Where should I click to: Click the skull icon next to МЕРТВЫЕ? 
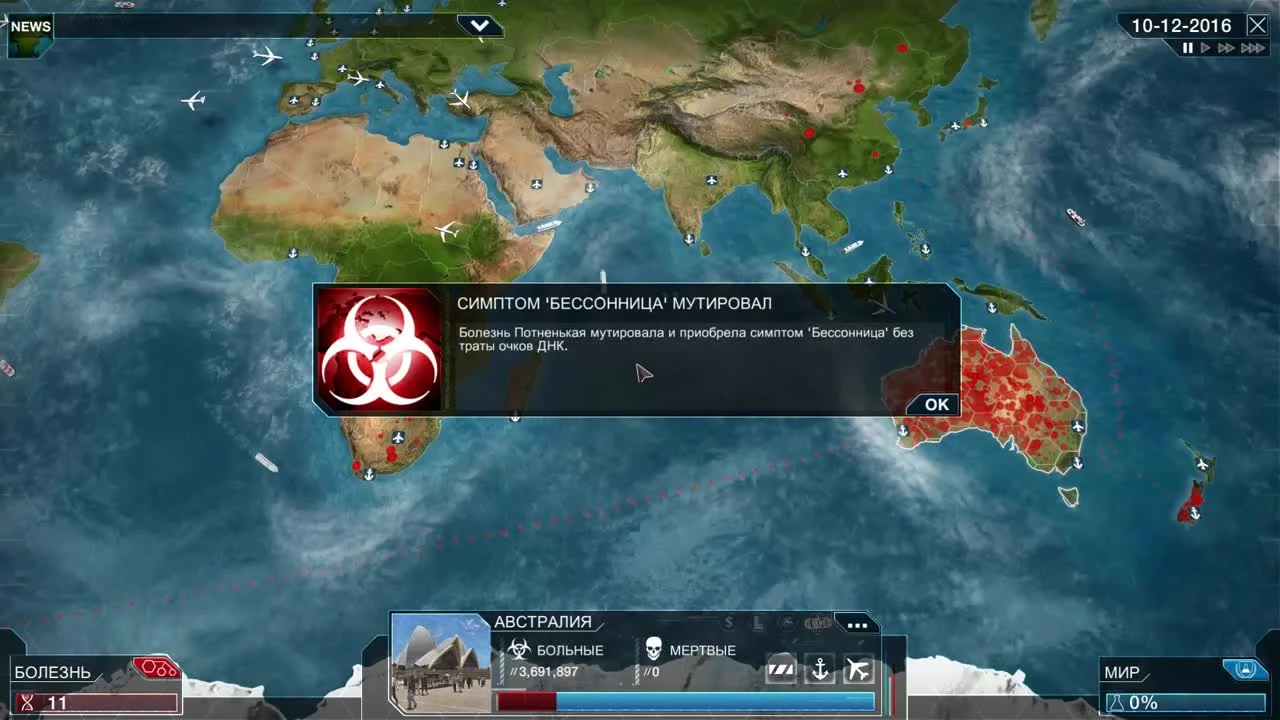[653, 648]
